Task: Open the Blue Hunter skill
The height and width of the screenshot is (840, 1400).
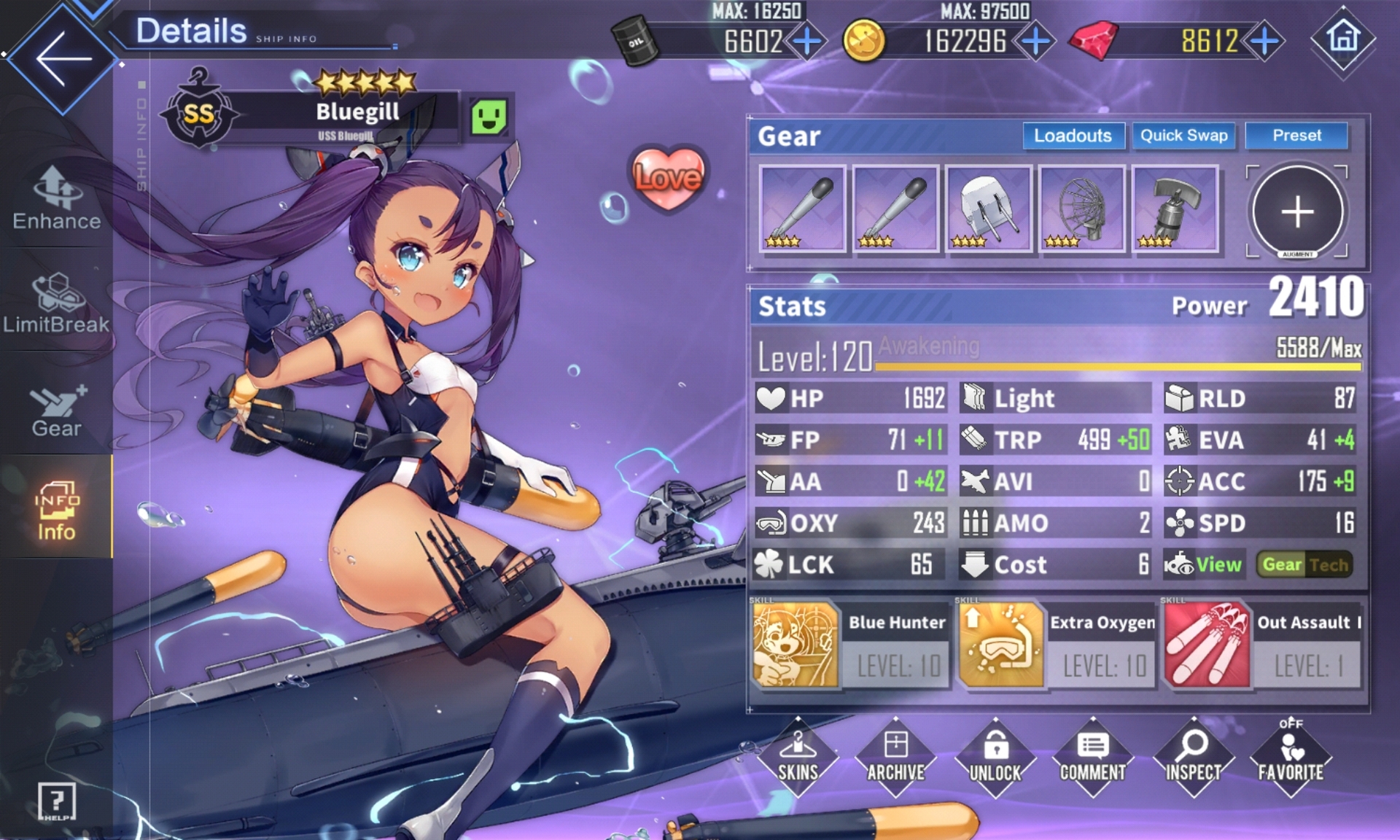Action: (796, 645)
